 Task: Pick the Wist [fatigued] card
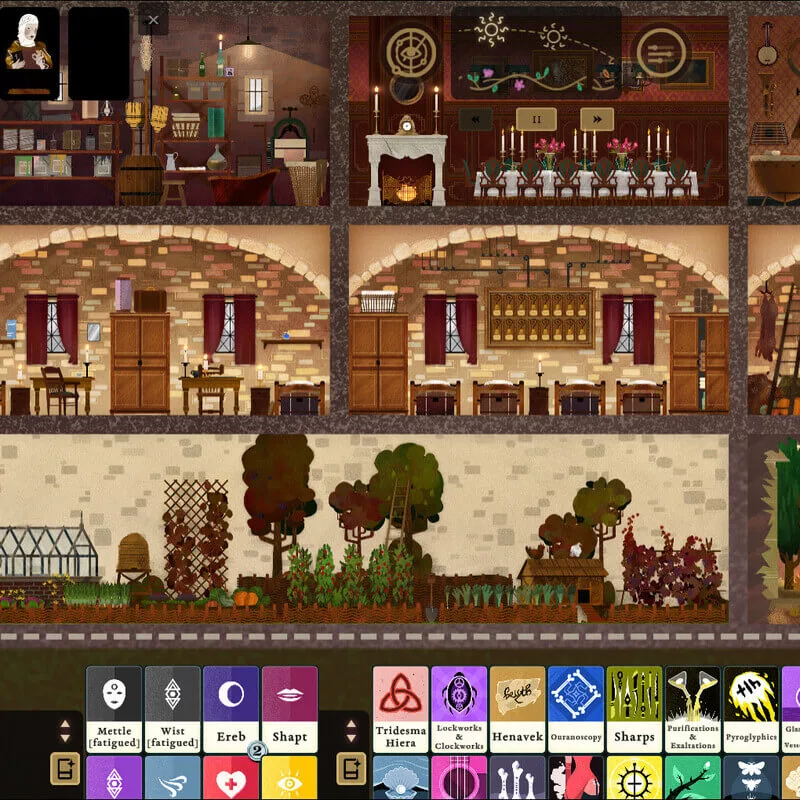click(x=172, y=709)
